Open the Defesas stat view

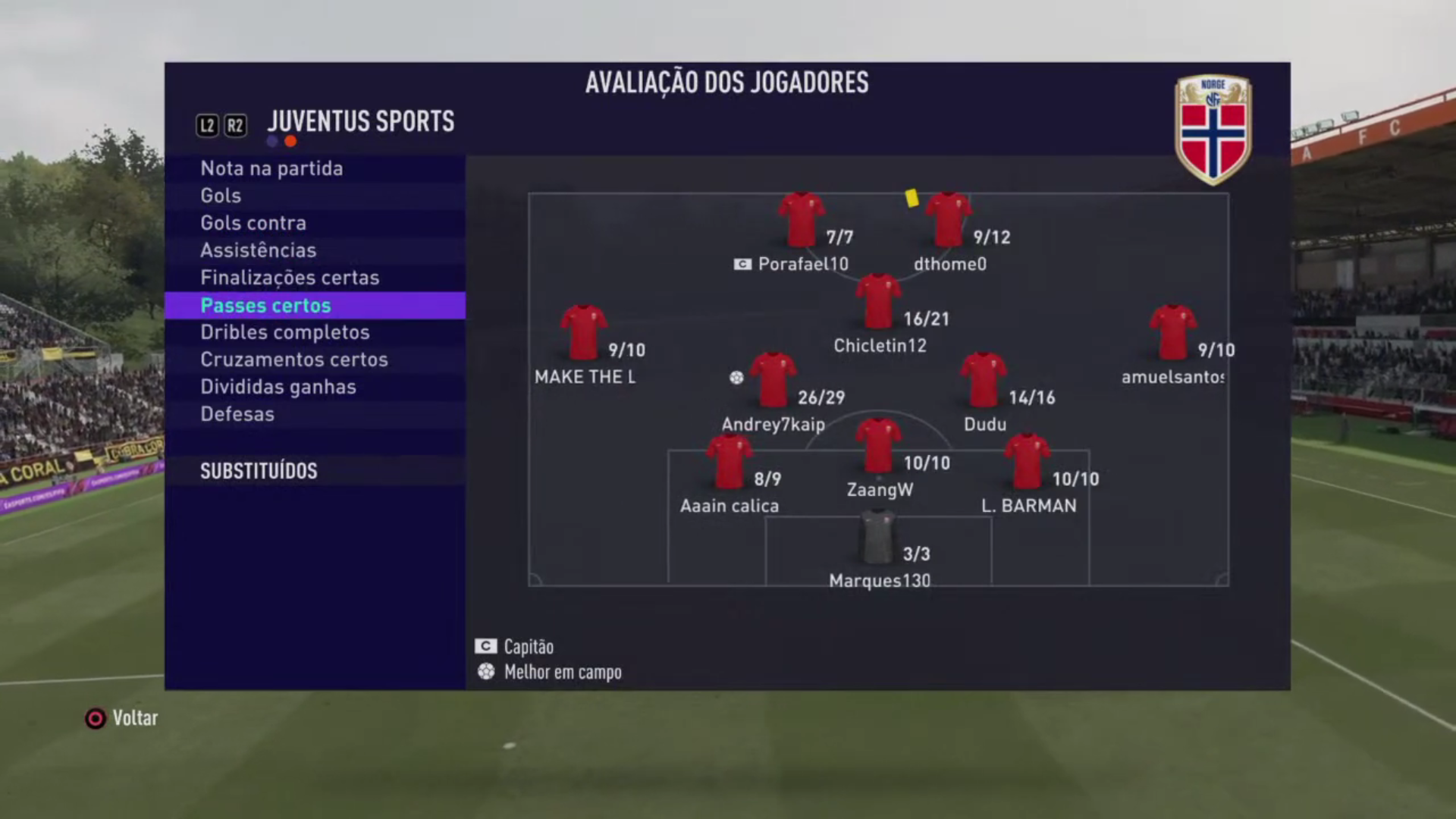[x=237, y=414]
